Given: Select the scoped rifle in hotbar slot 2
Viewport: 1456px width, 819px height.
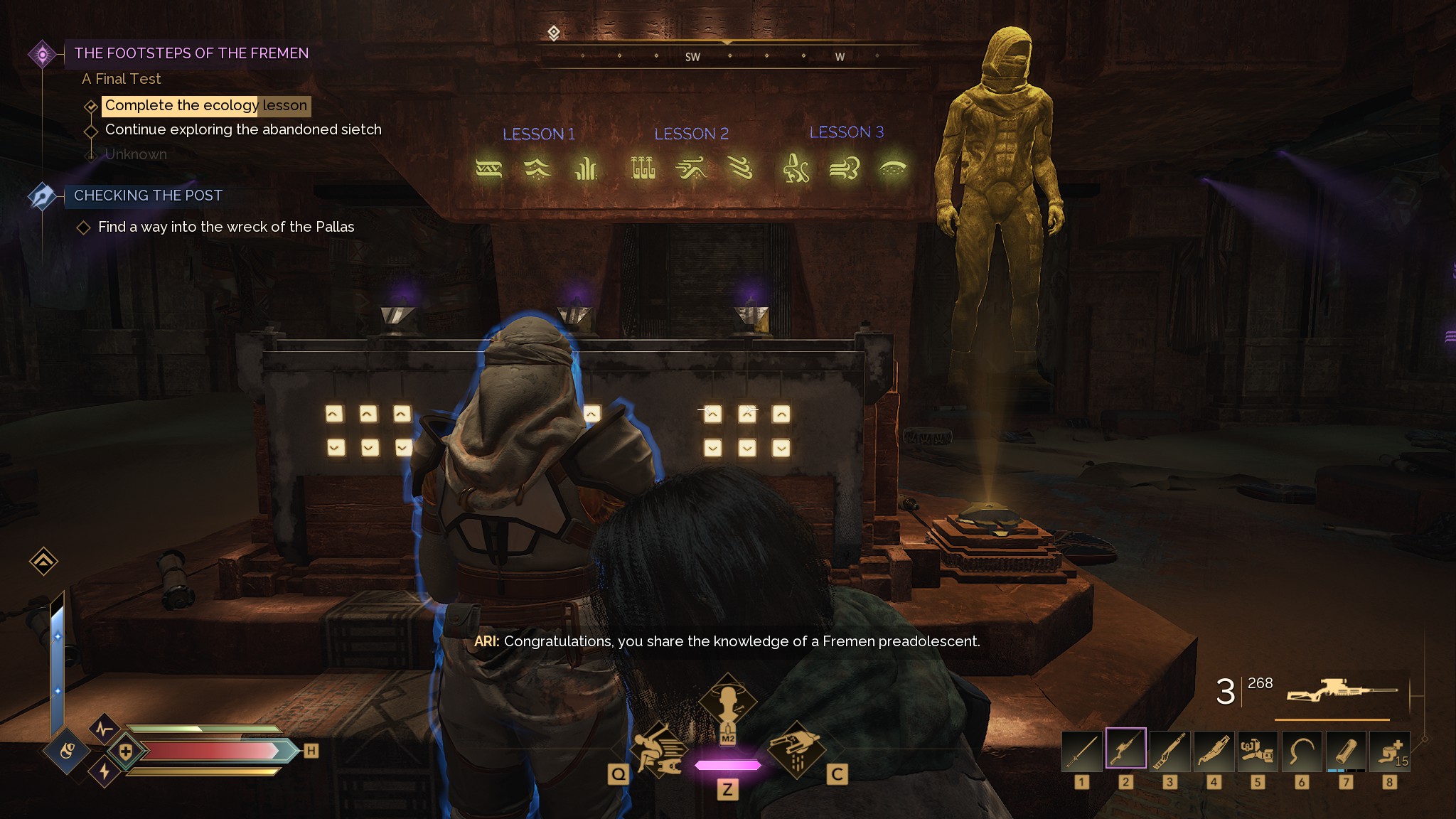Looking at the screenshot, I should (1125, 749).
